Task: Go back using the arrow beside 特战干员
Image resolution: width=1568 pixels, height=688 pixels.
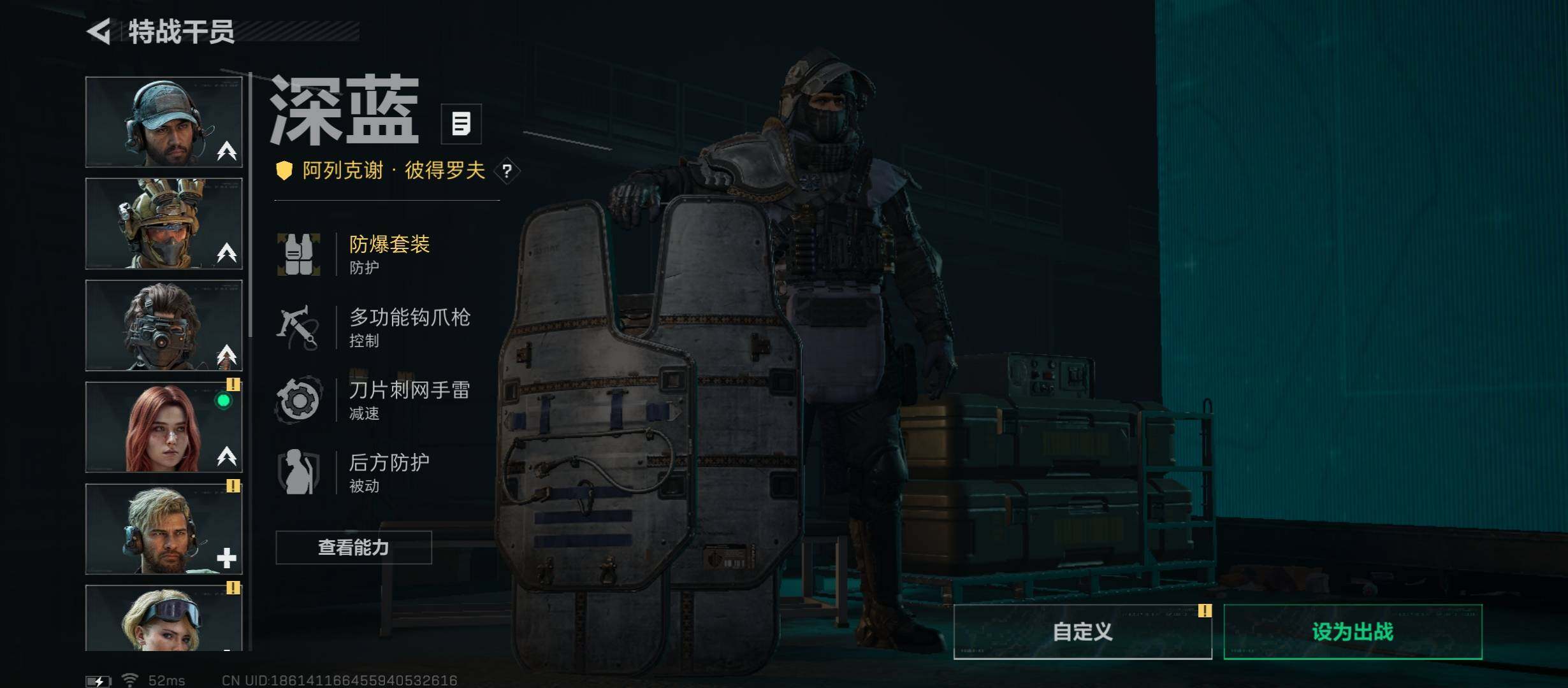Action: pyautogui.click(x=100, y=31)
